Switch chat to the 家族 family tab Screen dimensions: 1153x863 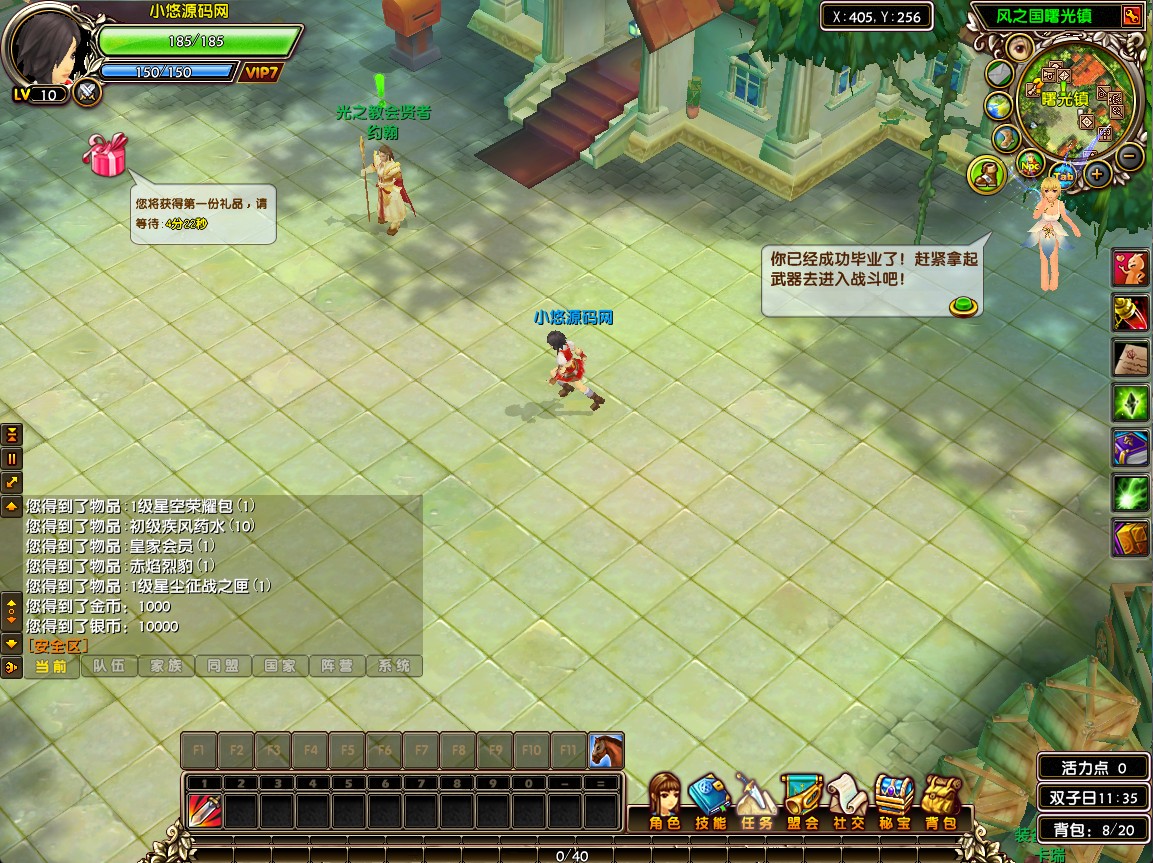click(166, 666)
